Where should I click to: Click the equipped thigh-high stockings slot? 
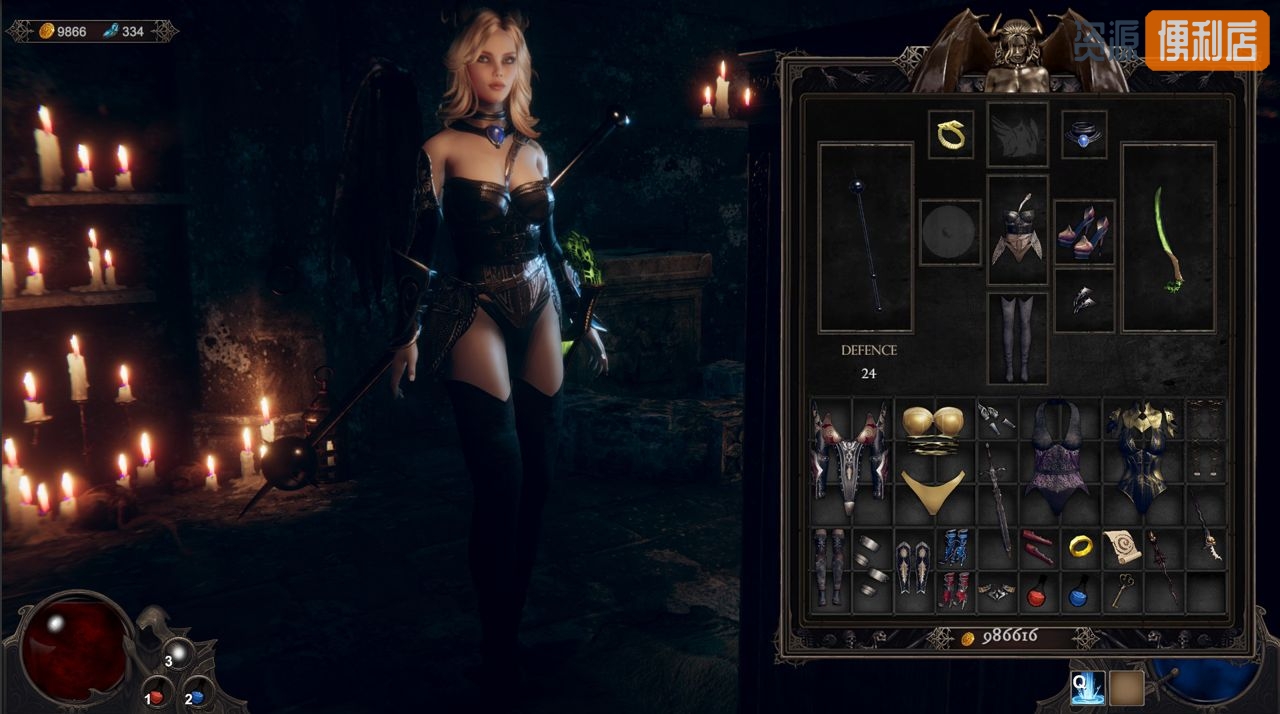[x=1017, y=338]
